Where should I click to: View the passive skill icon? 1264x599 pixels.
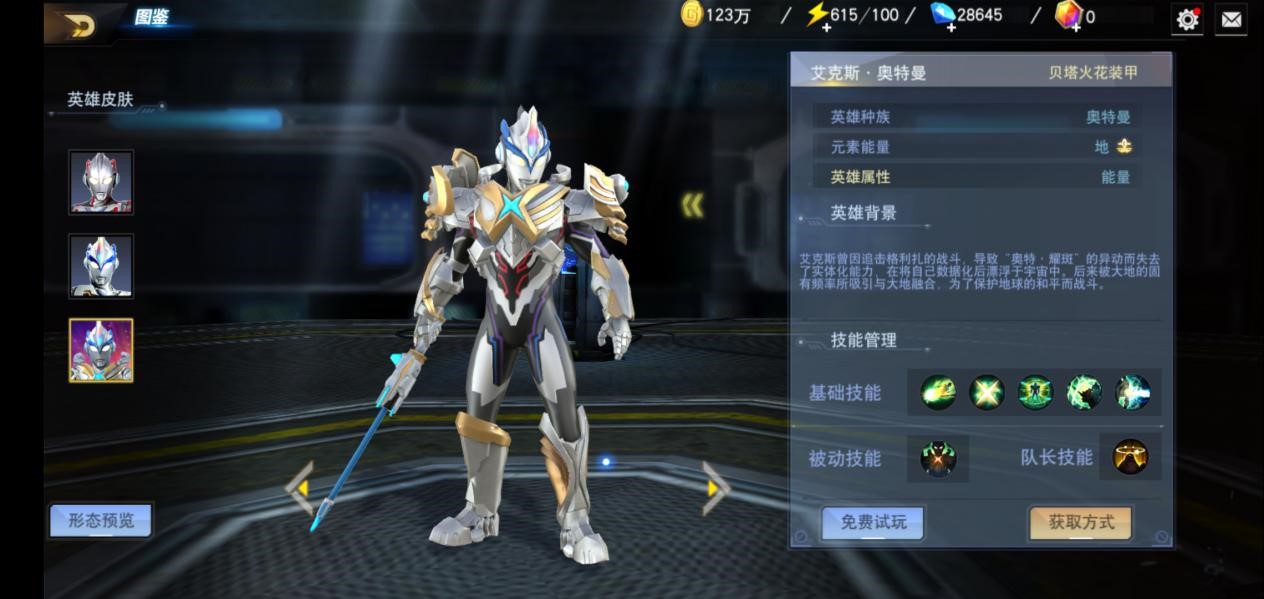(938, 458)
